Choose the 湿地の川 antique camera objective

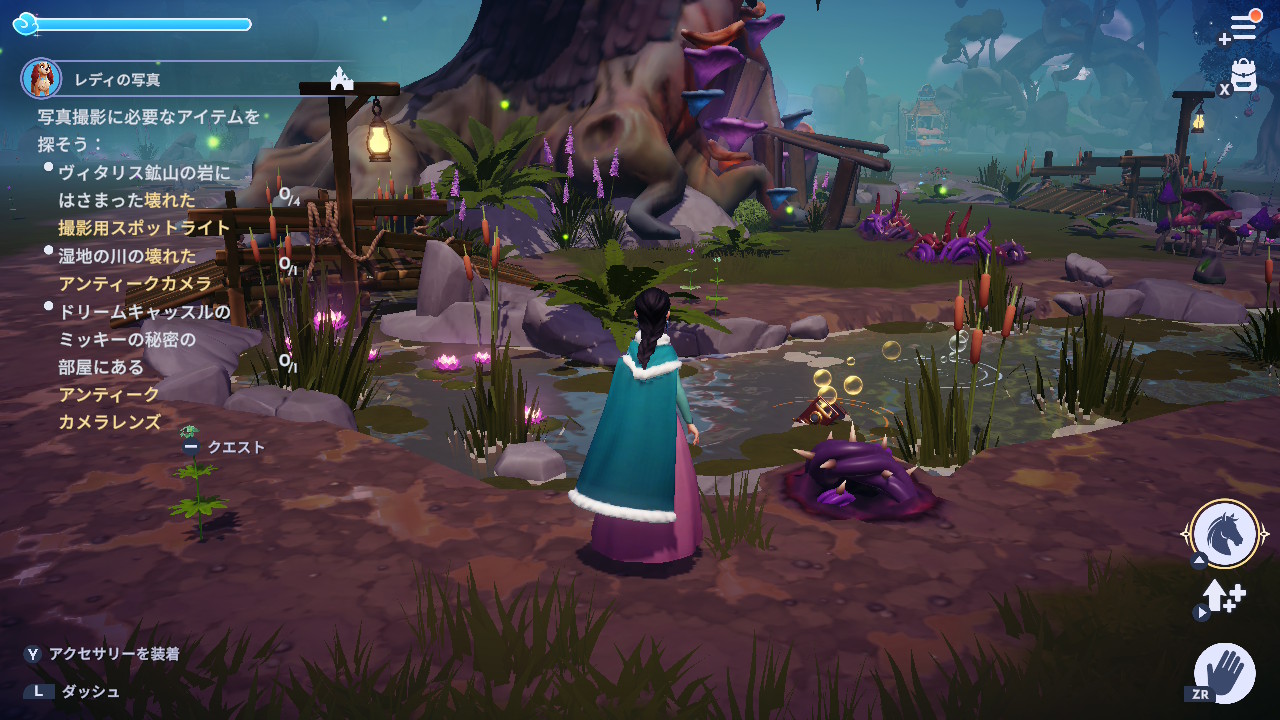135,270
